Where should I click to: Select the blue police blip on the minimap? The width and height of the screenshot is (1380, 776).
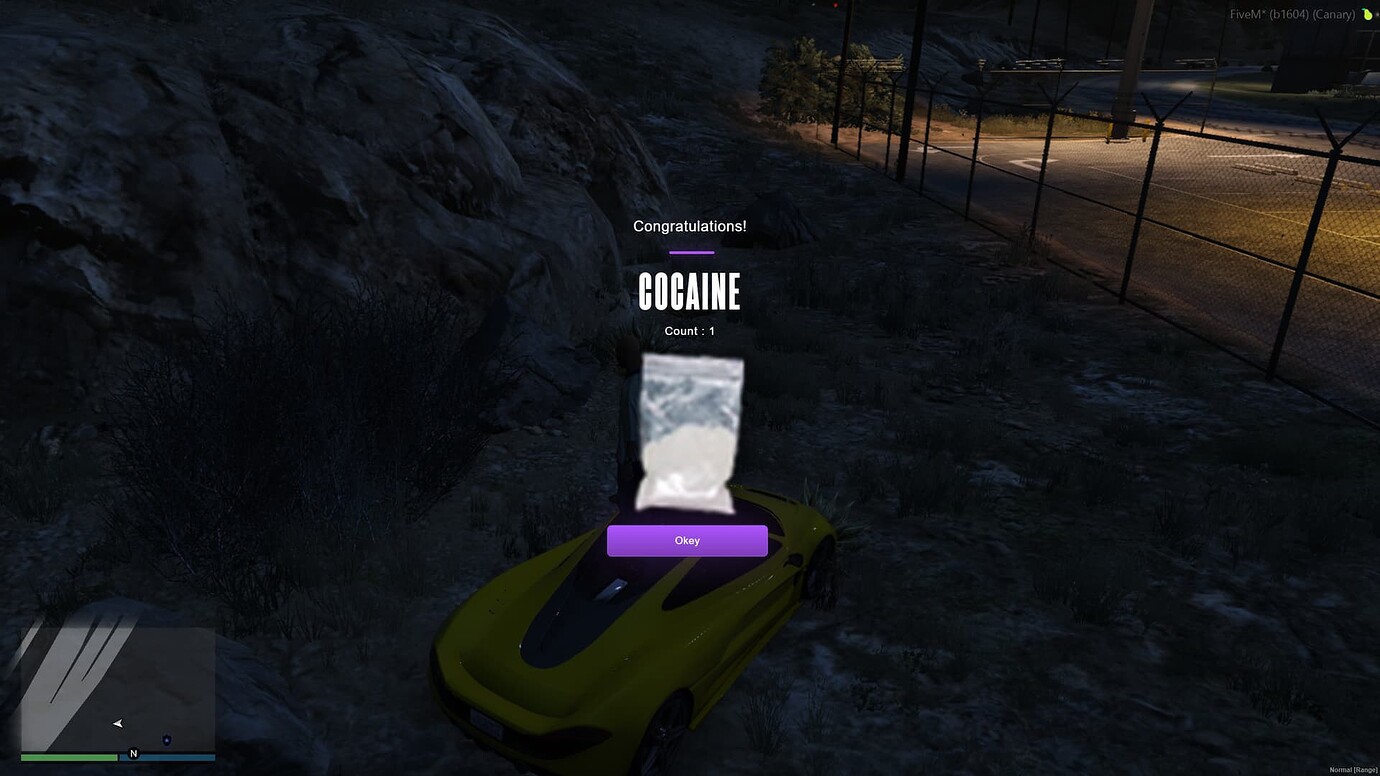166,740
